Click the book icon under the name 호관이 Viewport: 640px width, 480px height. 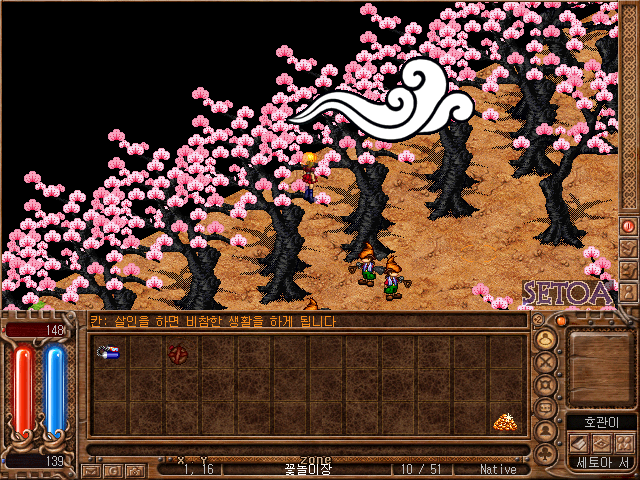click(579, 442)
